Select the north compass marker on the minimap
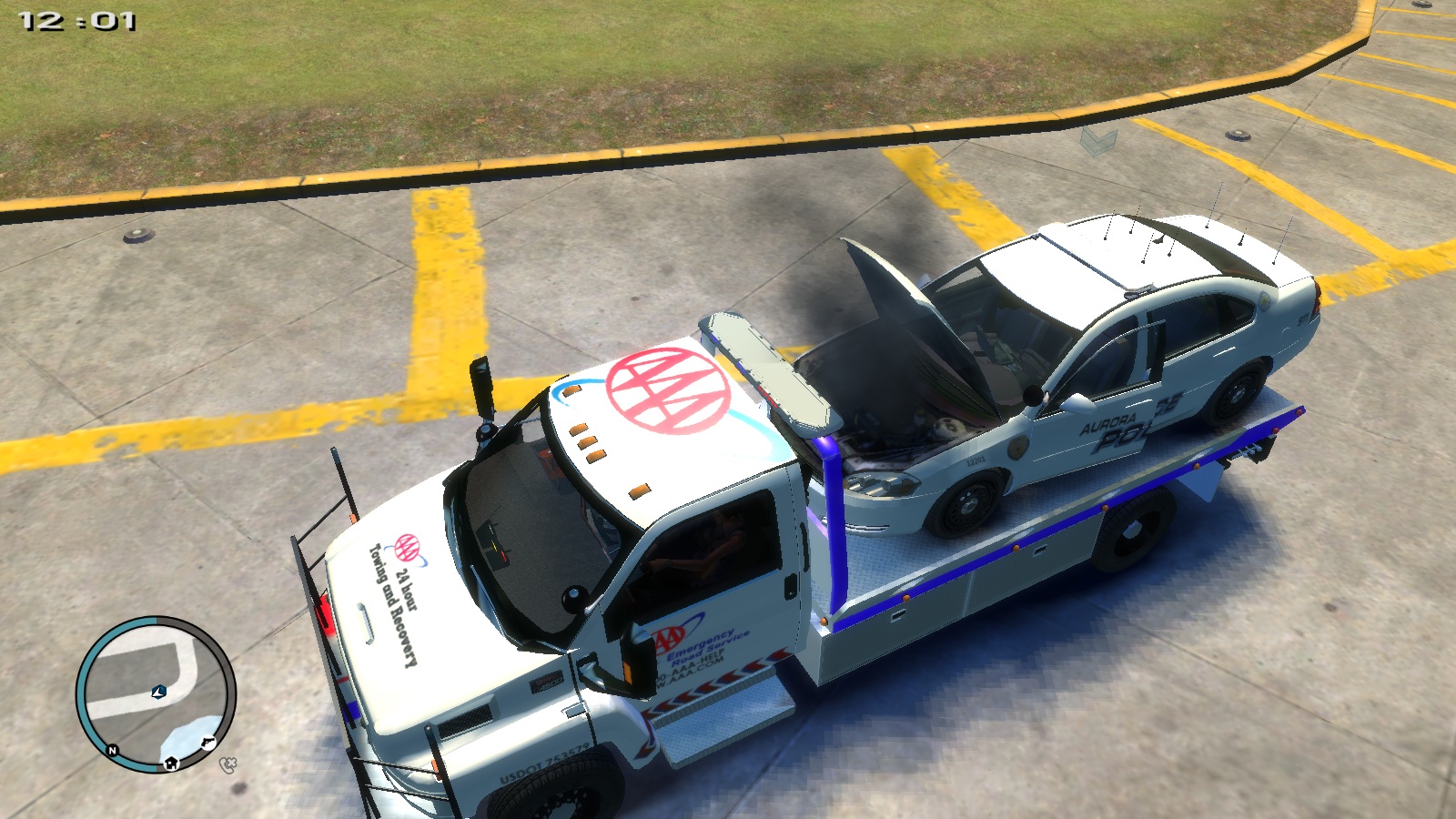This screenshot has height=819, width=1456. (x=113, y=750)
